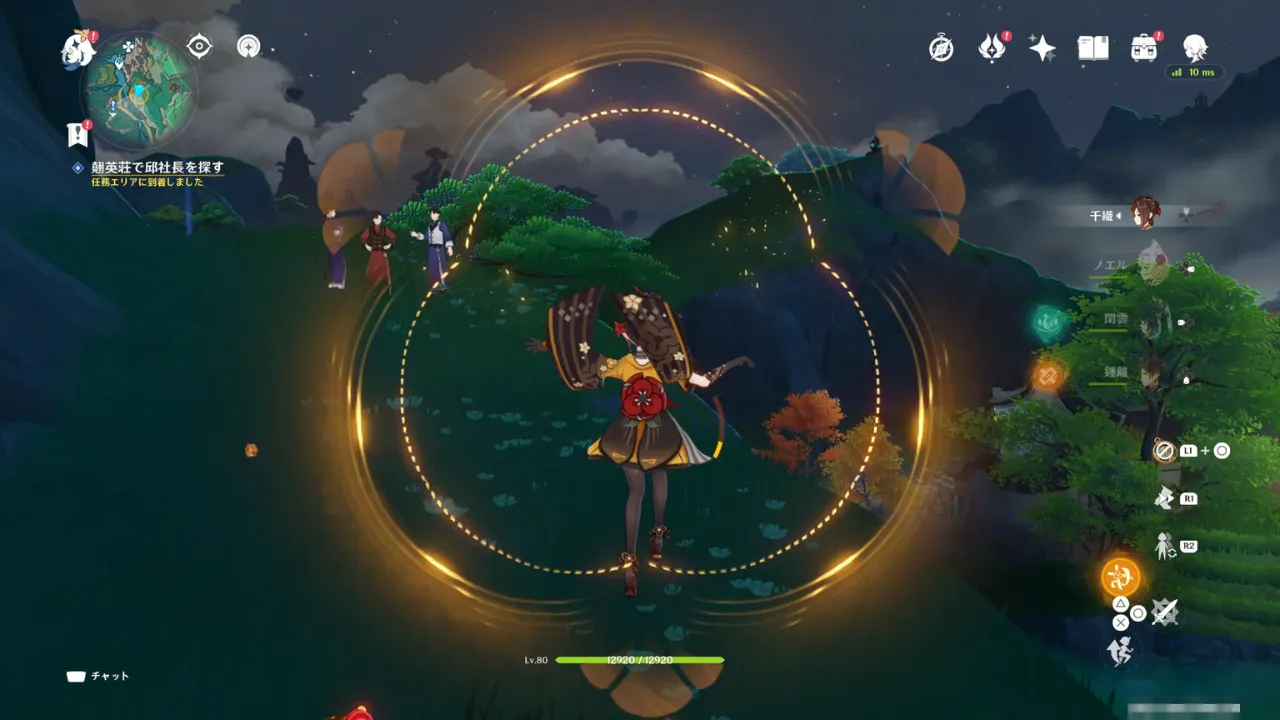The width and height of the screenshot is (1280, 720).
Task: Click the running figure sprint icon
Action: [1119, 651]
